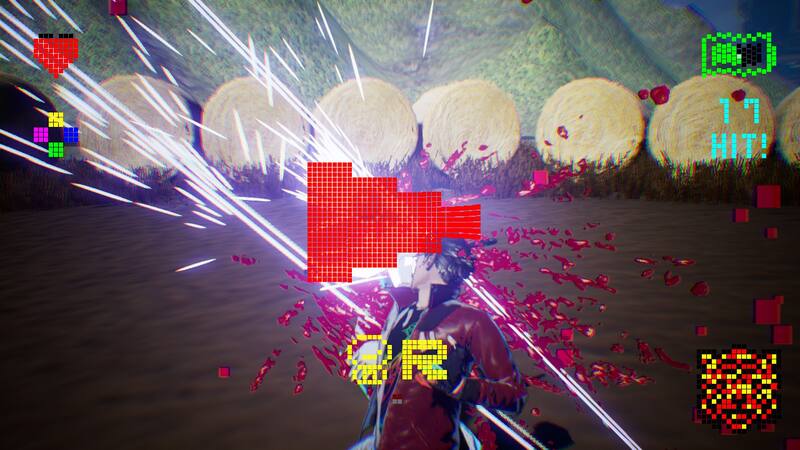
Task: Select the four-colored Death Glove skill icon
Action: 56,134
